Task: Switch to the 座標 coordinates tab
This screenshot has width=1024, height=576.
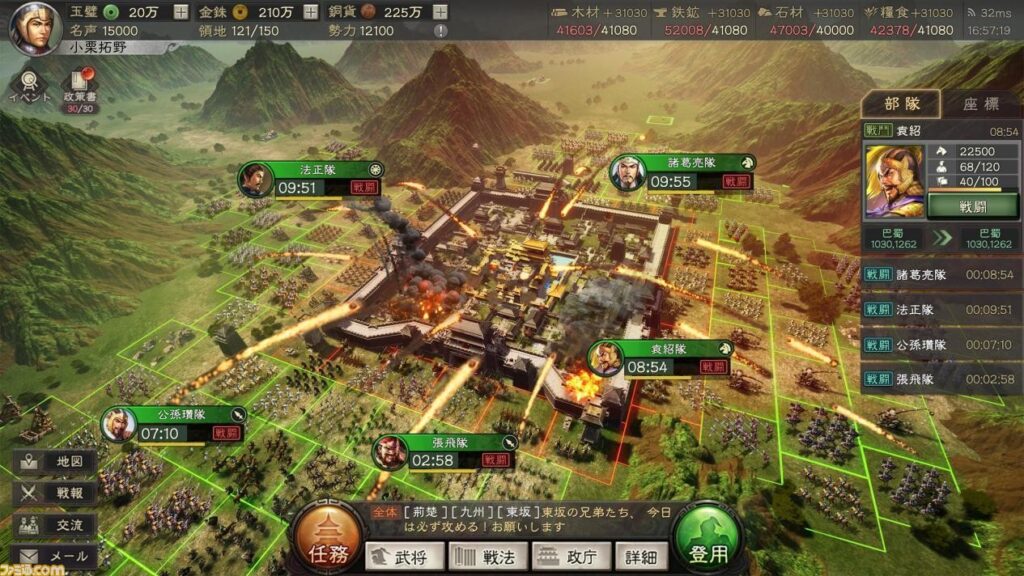Action: pos(980,103)
